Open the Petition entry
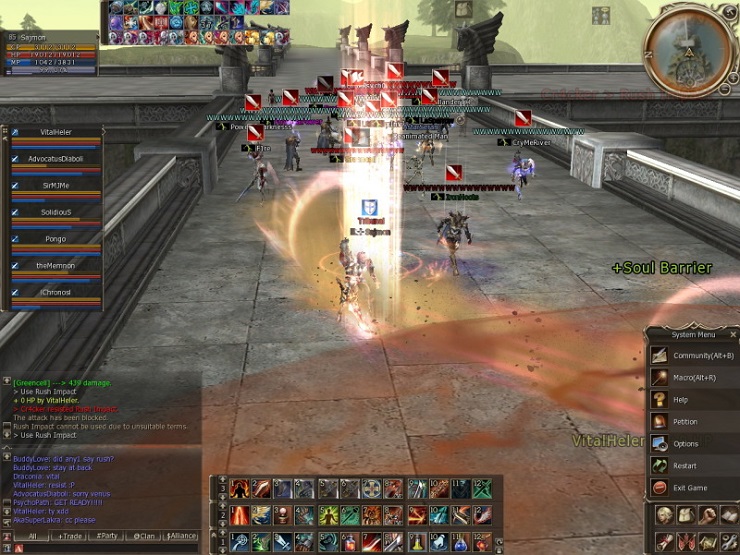 684,421
